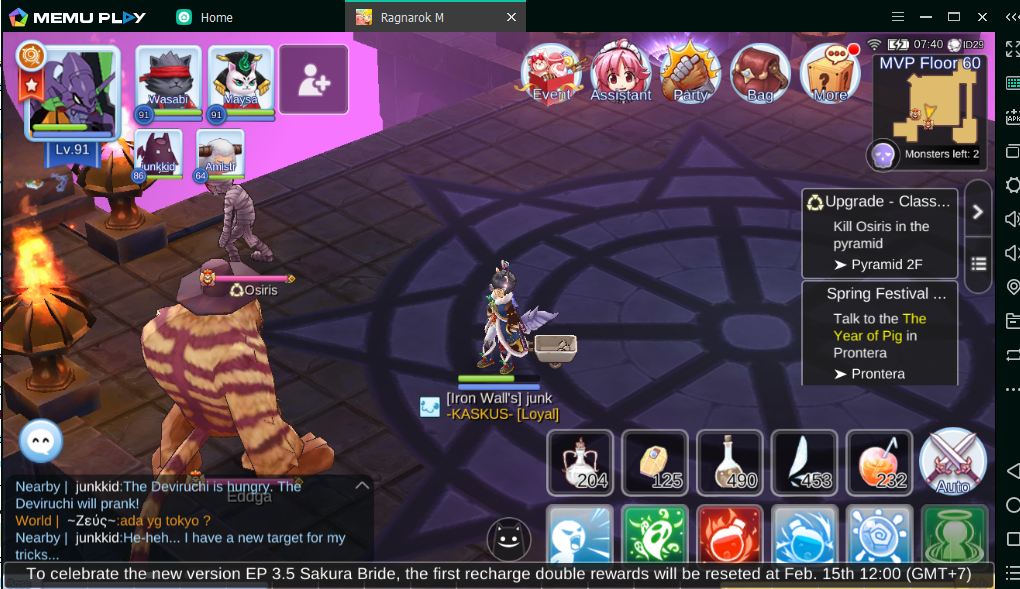Viewport: 1020px width, 589px height.
Task: Close the Ragnarok M tab
Action: pos(511,17)
